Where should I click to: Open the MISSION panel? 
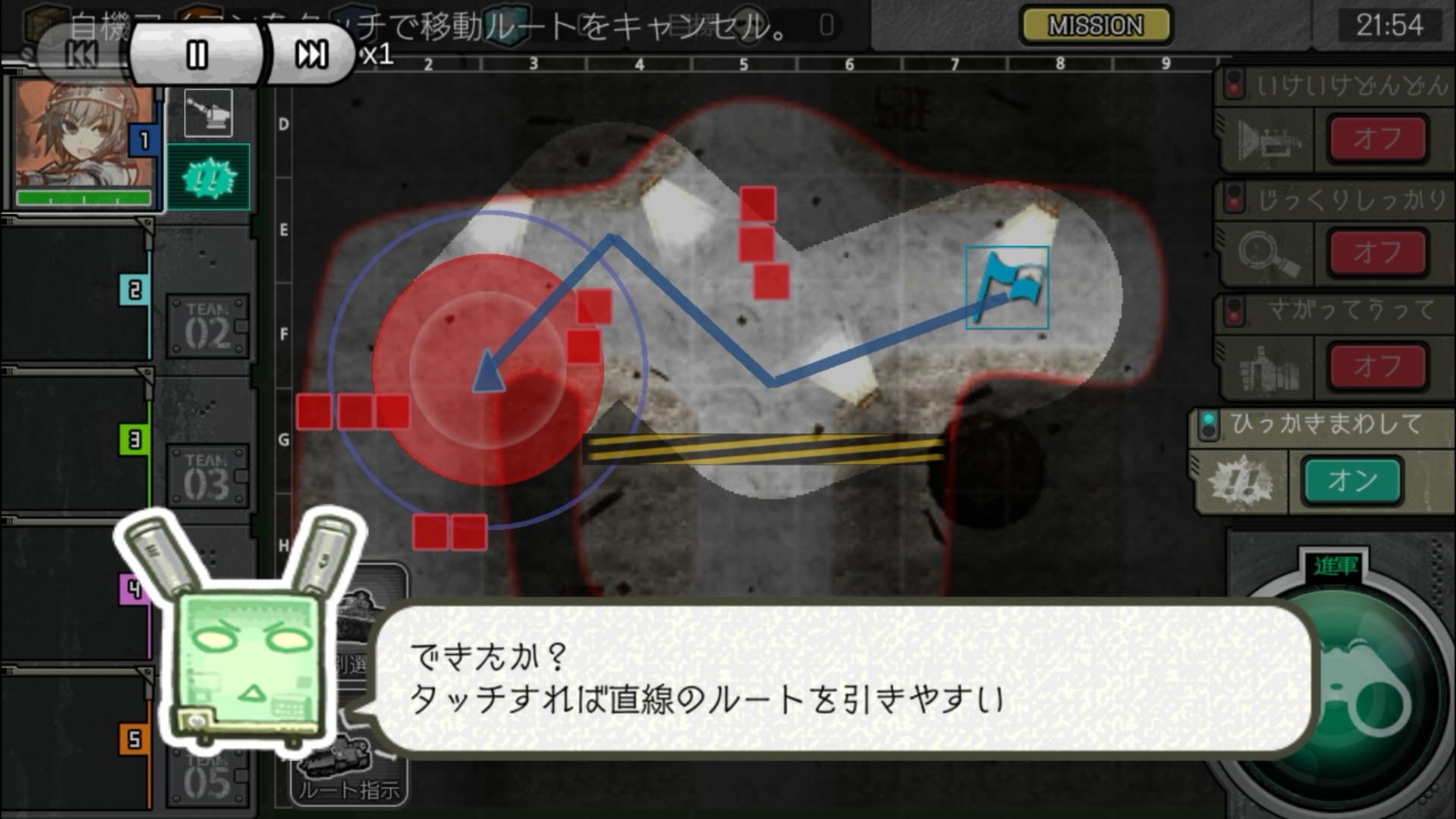point(1095,26)
